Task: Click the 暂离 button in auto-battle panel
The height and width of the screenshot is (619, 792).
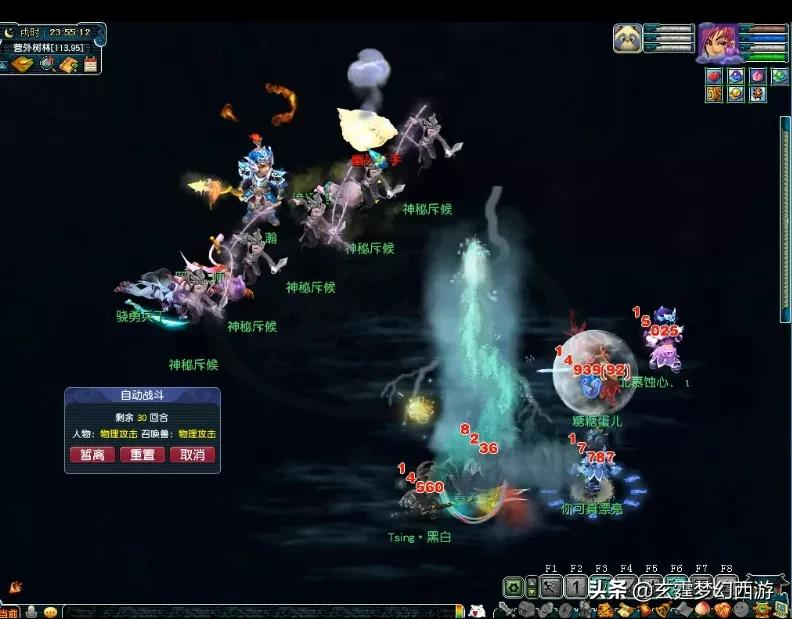Action: pyautogui.click(x=91, y=454)
